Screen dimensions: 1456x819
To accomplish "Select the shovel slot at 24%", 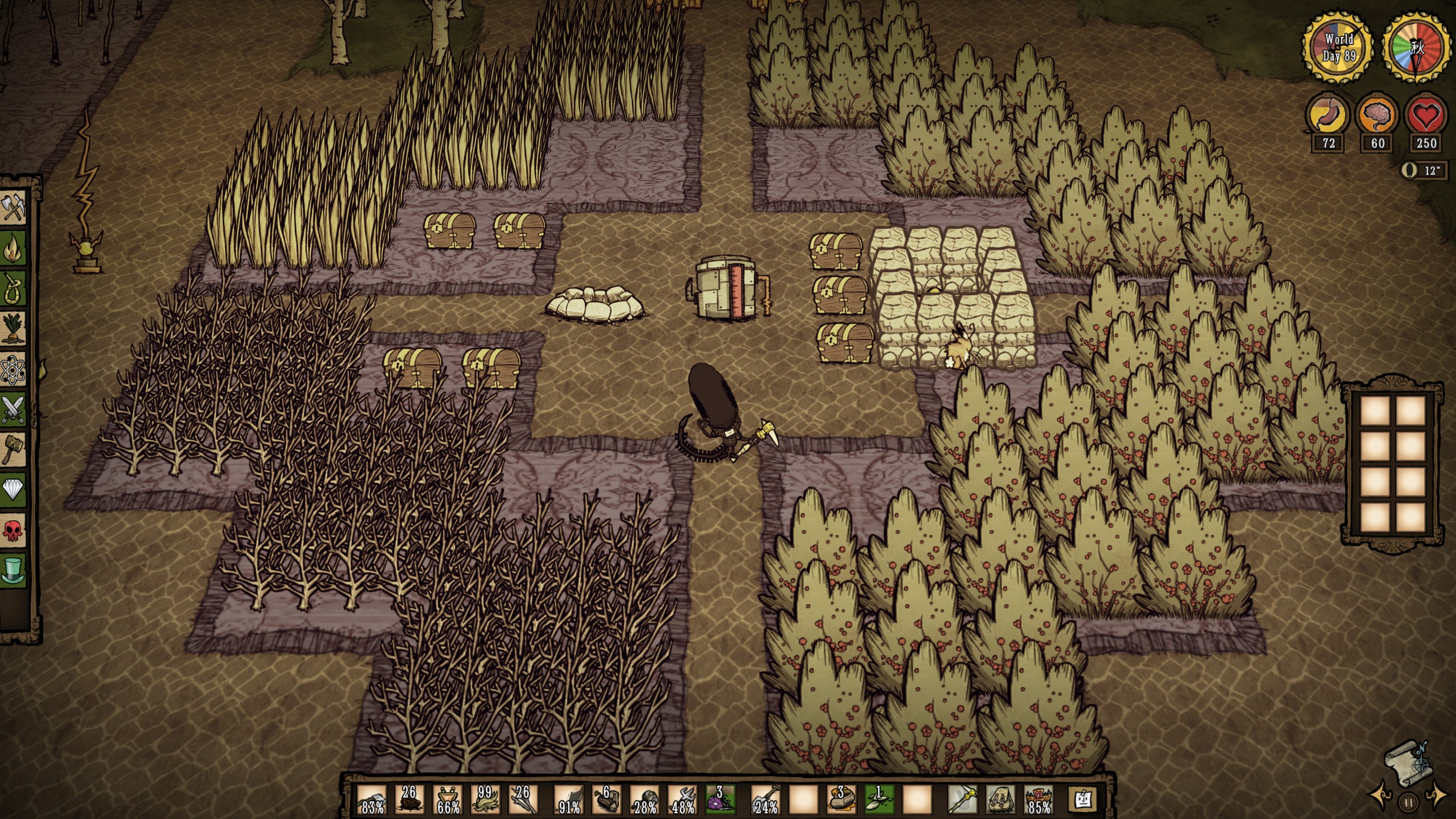I will coord(766,800).
